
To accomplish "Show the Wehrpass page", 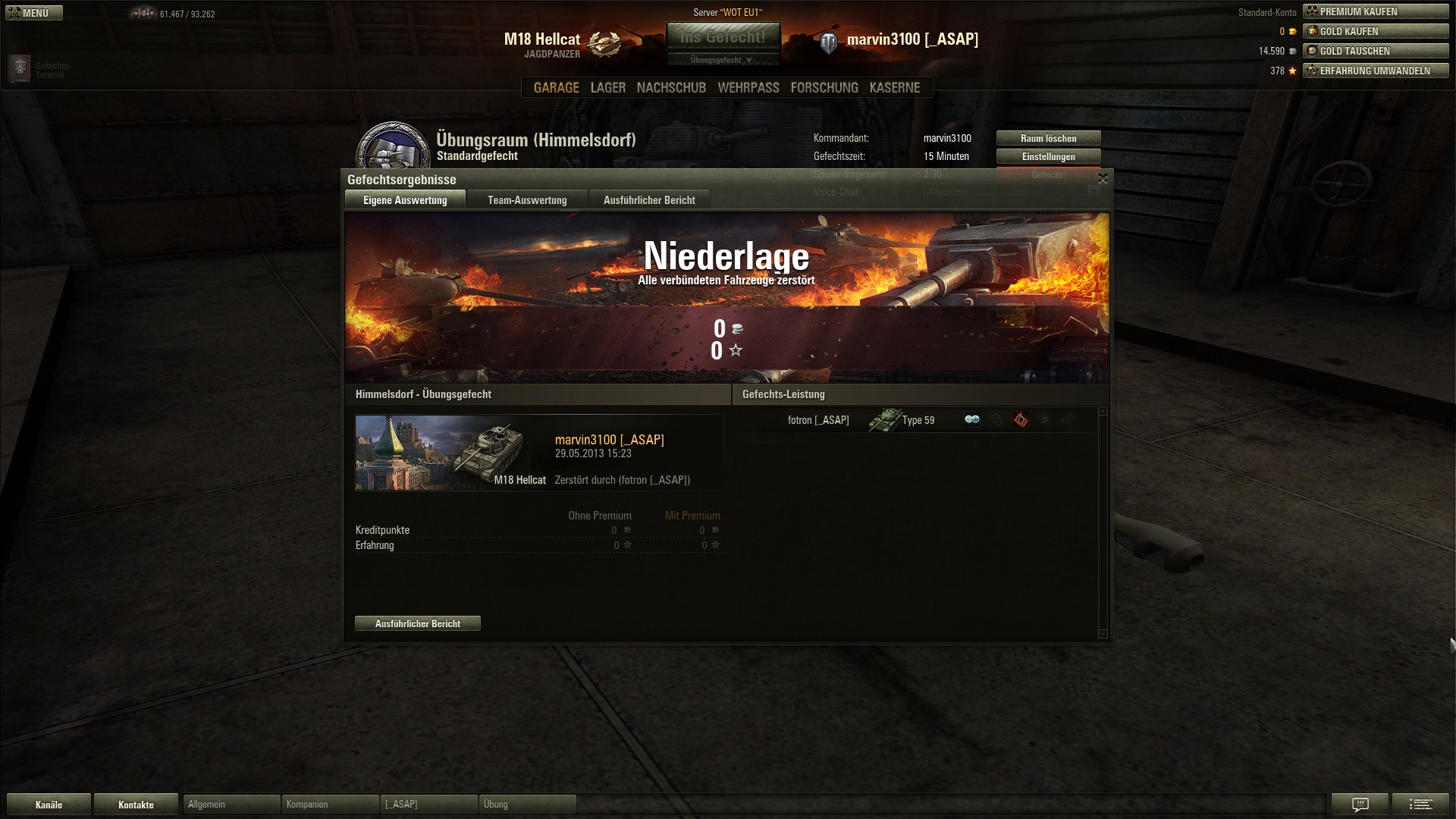I will (748, 88).
